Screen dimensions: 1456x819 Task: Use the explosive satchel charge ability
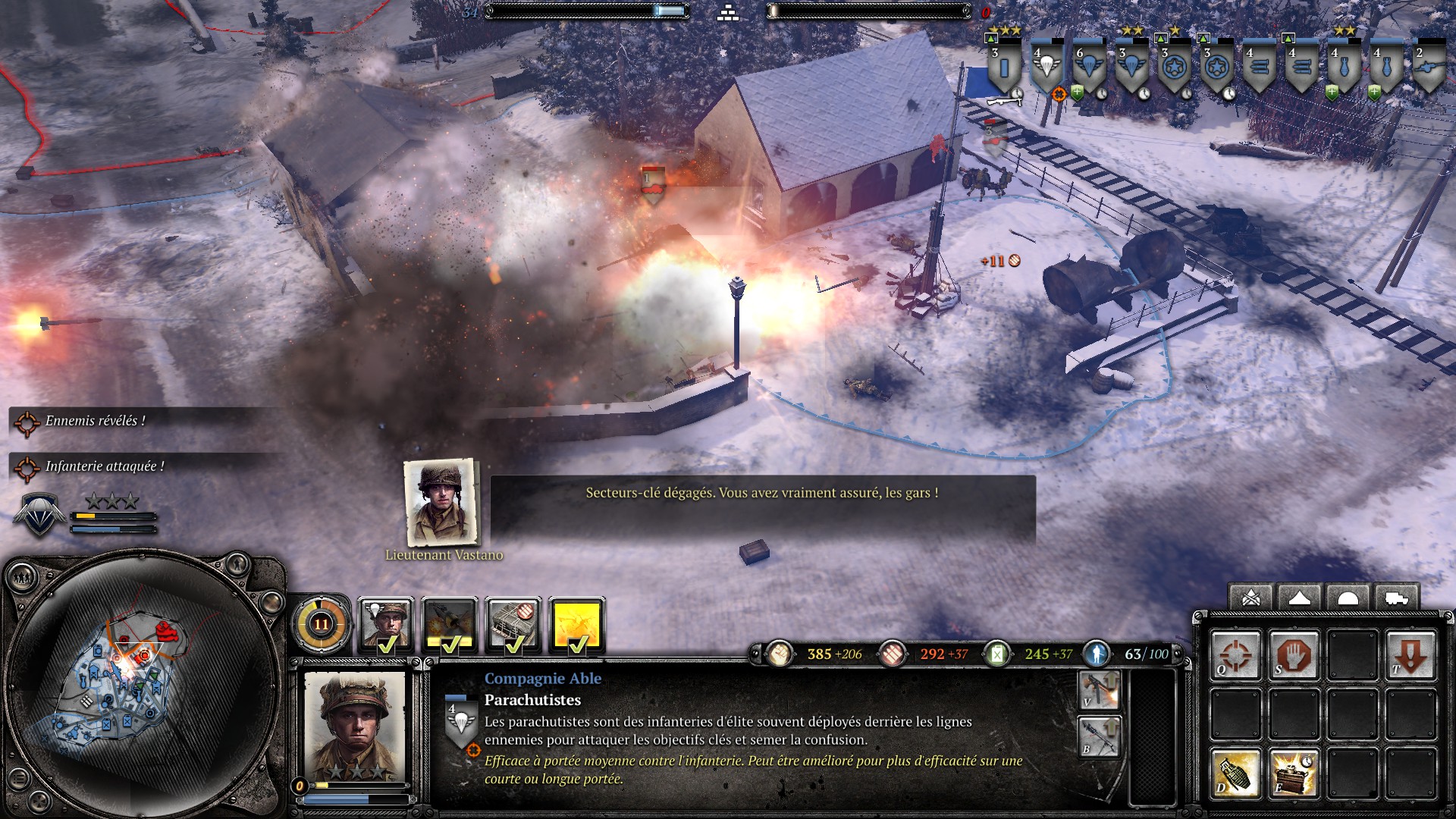pos(1294,773)
